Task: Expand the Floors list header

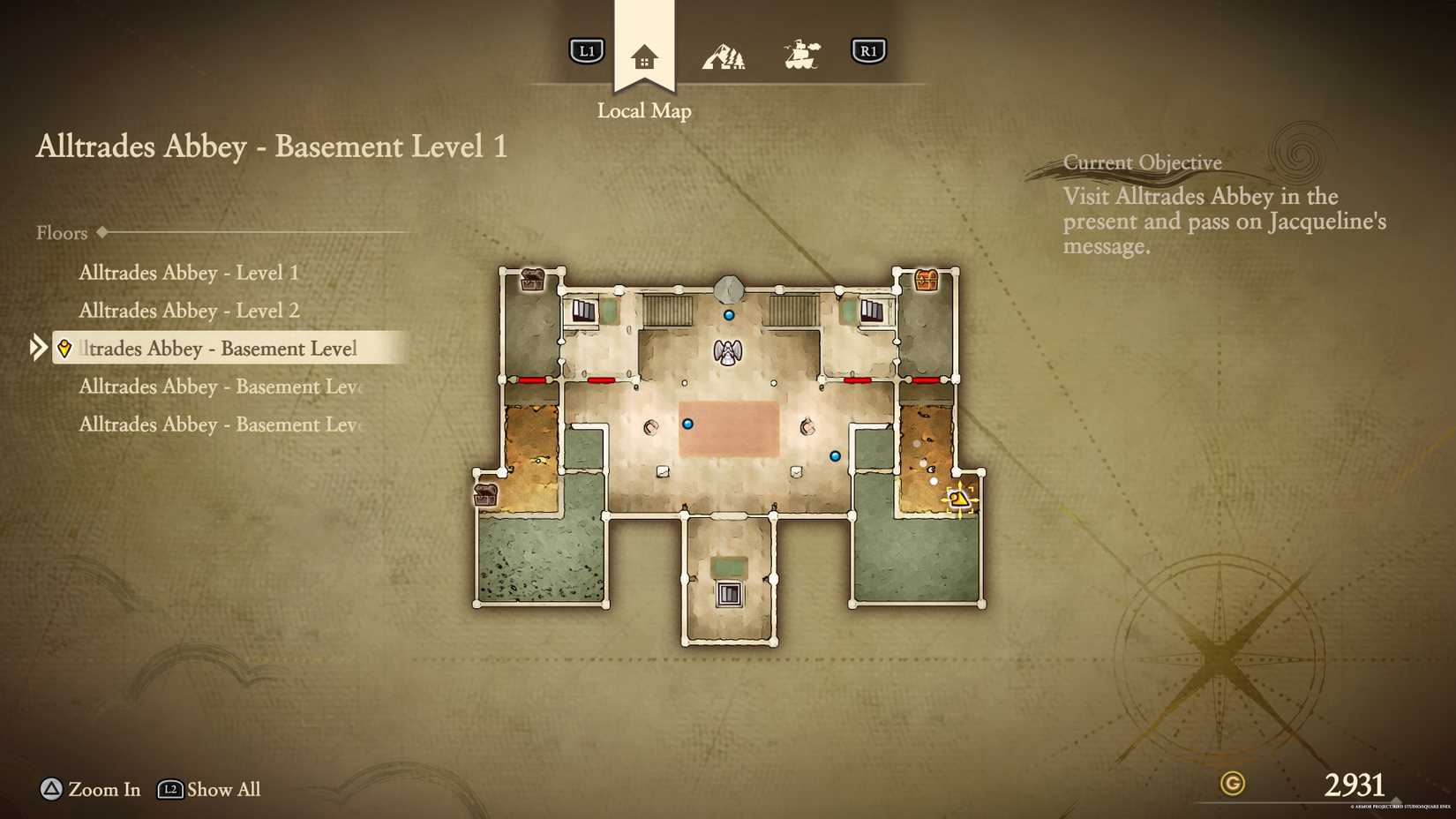Action: pos(62,232)
